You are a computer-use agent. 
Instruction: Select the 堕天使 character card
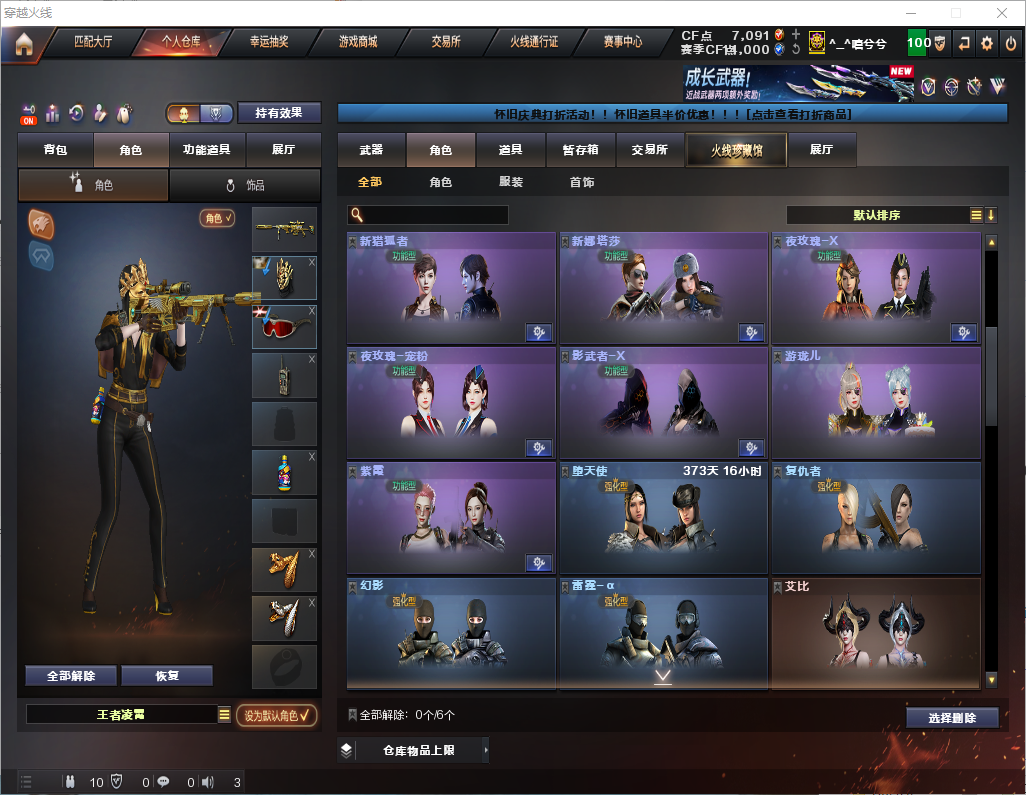664,516
